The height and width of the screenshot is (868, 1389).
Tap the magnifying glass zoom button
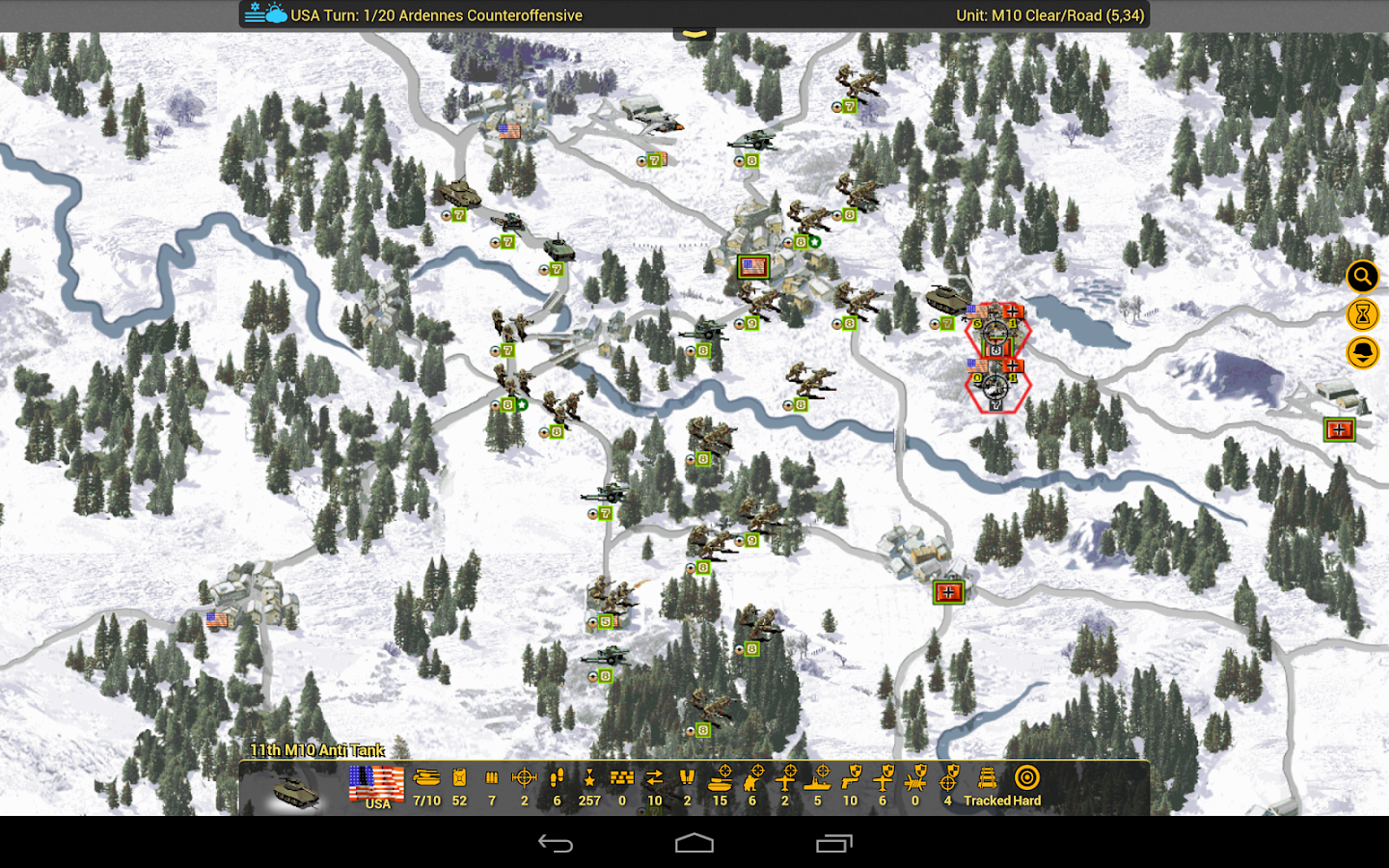point(1362,278)
